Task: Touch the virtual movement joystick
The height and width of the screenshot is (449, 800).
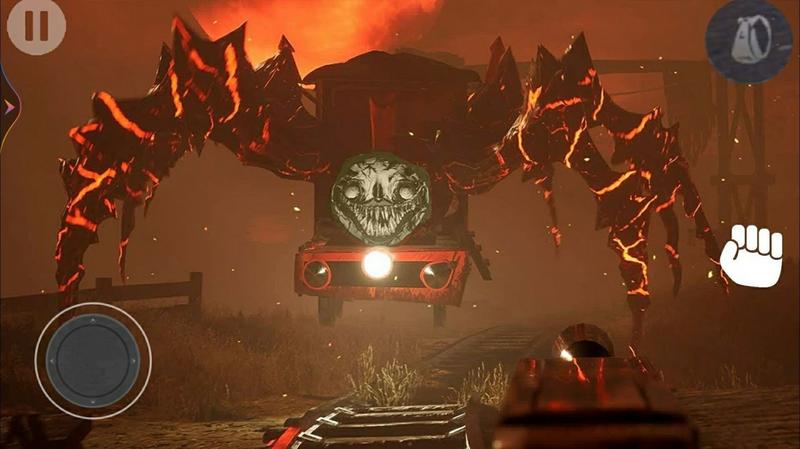Action: 93,359
